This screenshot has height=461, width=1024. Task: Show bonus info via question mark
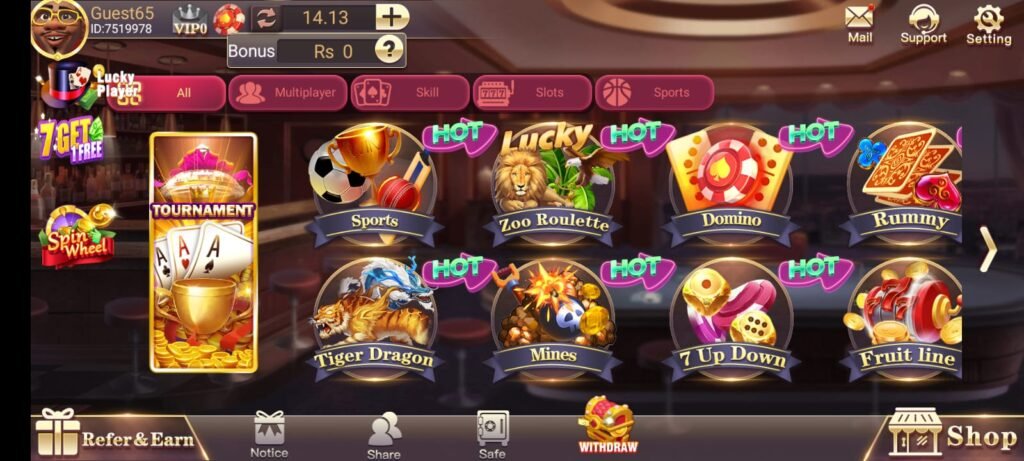click(x=388, y=50)
